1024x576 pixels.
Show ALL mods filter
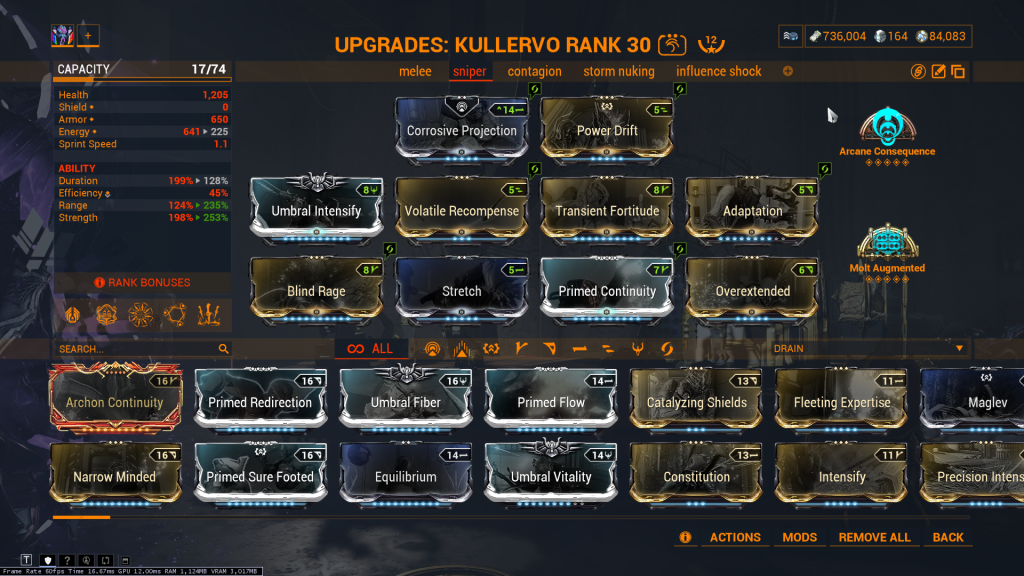(371, 349)
